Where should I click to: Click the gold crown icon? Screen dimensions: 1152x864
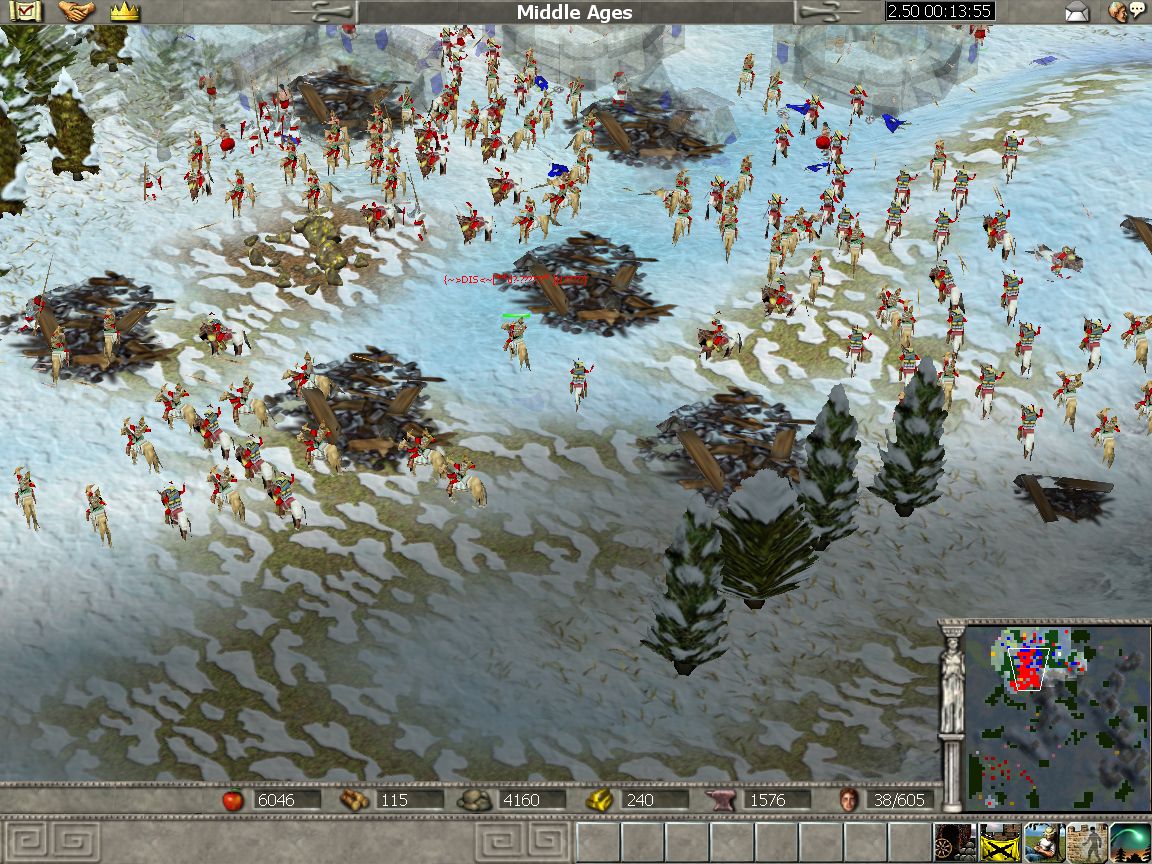point(125,12)
